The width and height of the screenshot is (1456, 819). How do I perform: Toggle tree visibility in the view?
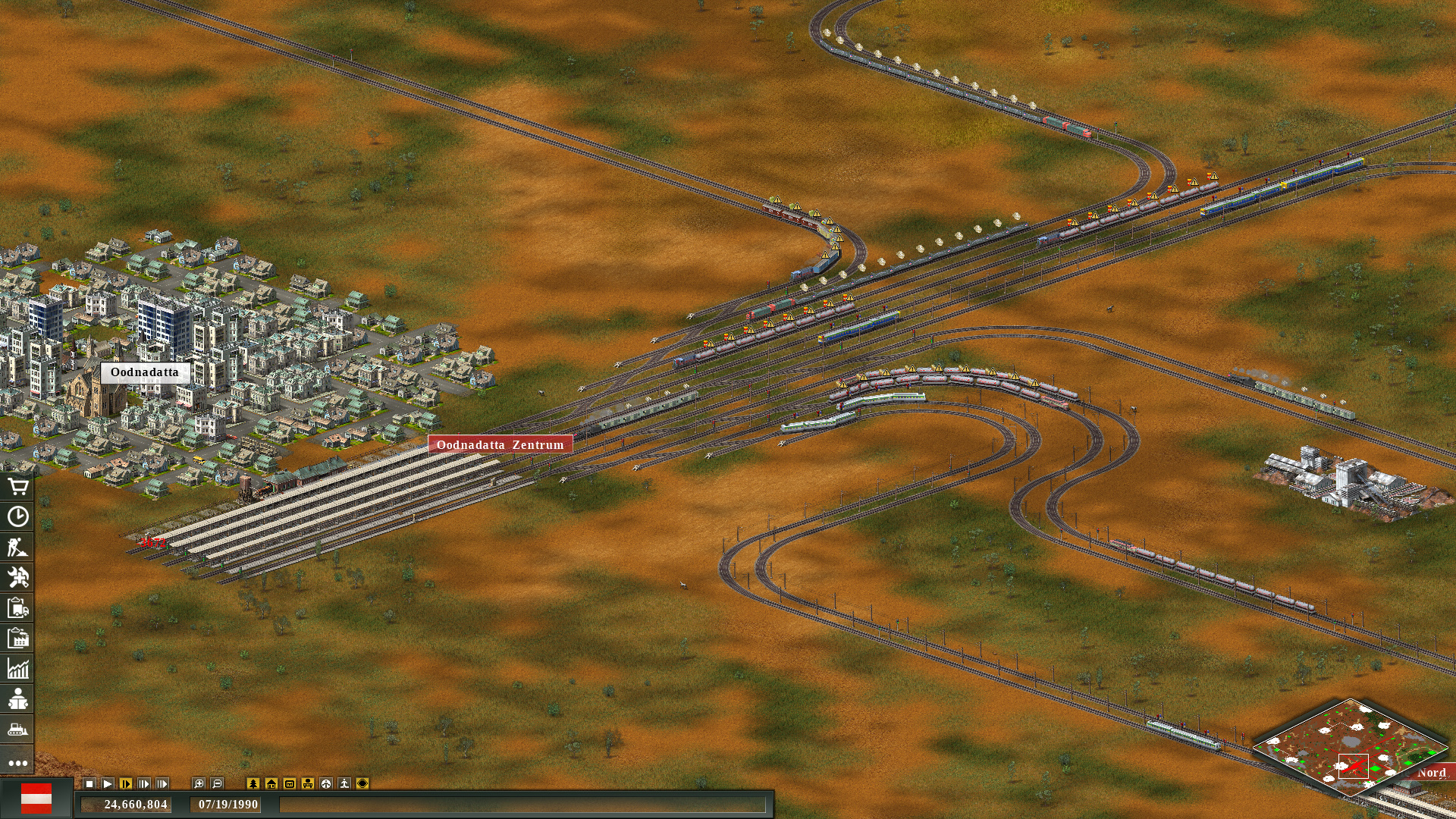pyautogui.click(x=253, y=785)
